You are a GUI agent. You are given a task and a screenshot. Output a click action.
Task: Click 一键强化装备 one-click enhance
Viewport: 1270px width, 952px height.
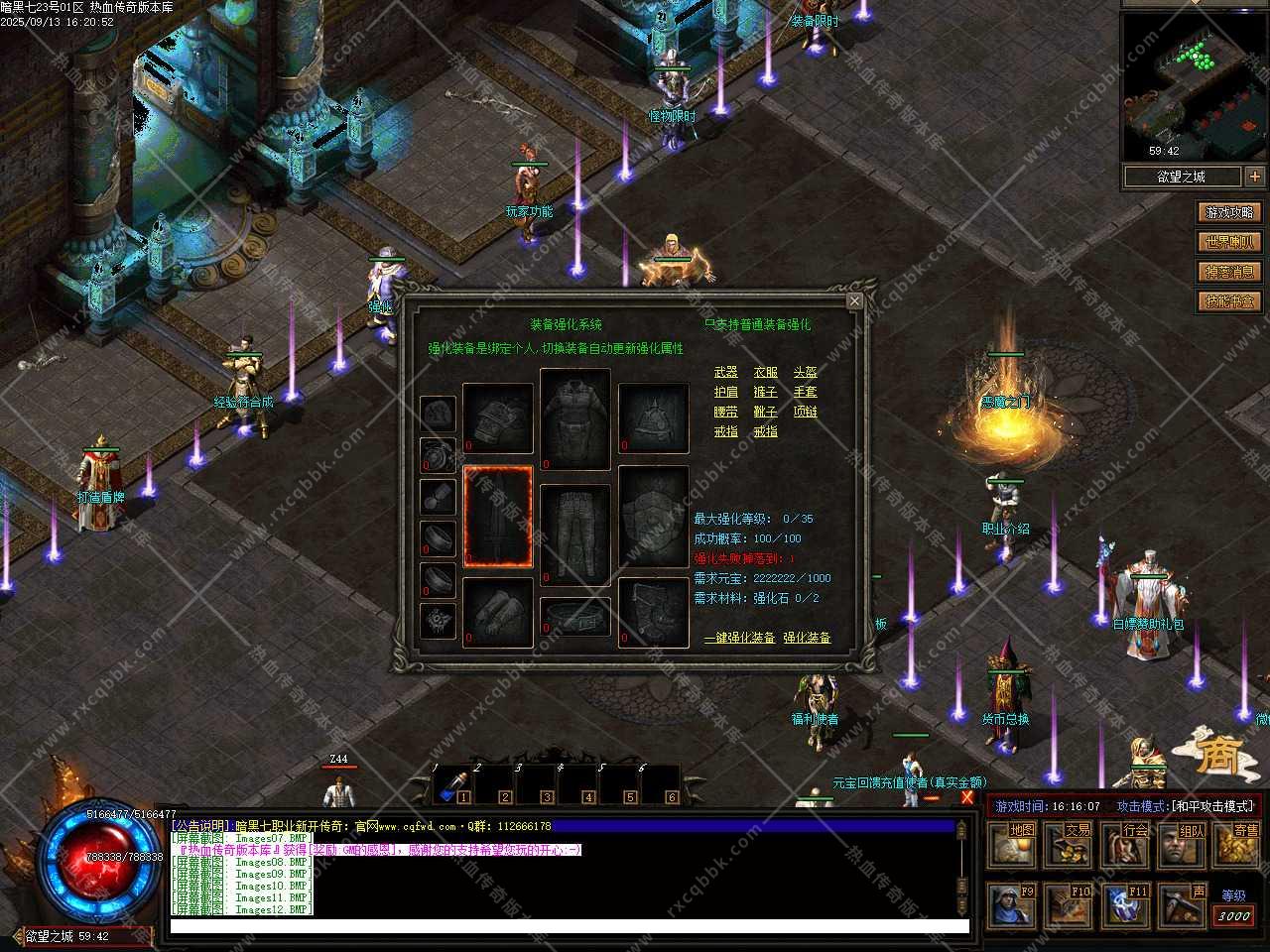pyautogui.click(x=739, y=638)
